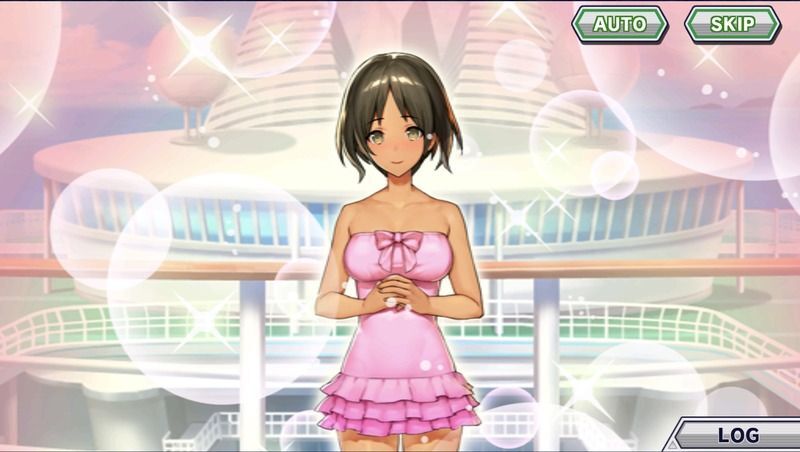
Task: Enable AUTO dialogue advance
Action: 620,24
